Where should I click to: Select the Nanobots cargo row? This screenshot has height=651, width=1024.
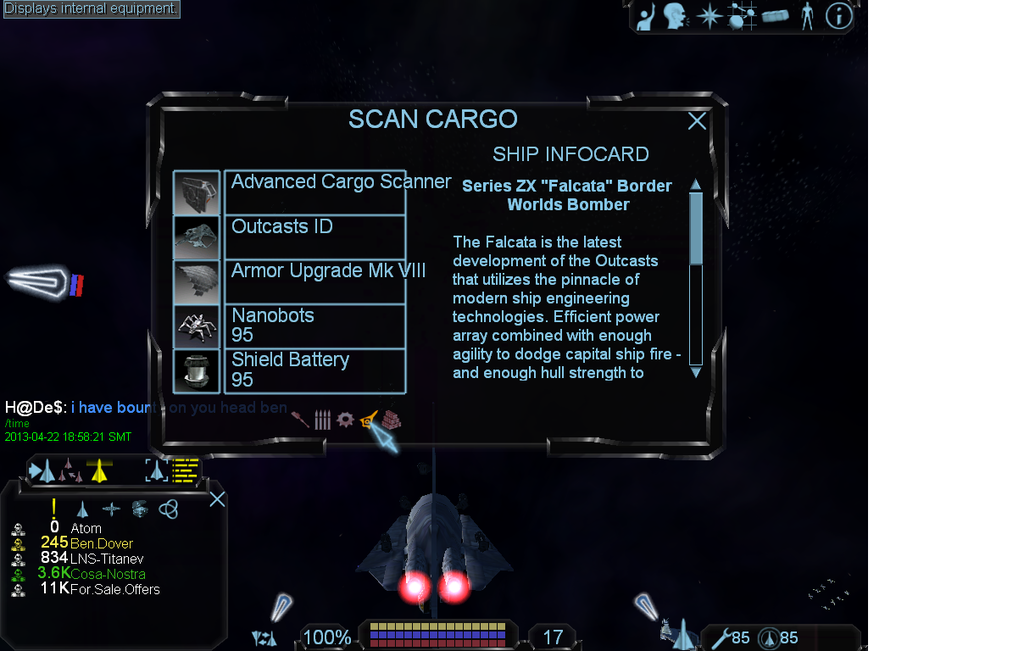(x=315, y=325)
